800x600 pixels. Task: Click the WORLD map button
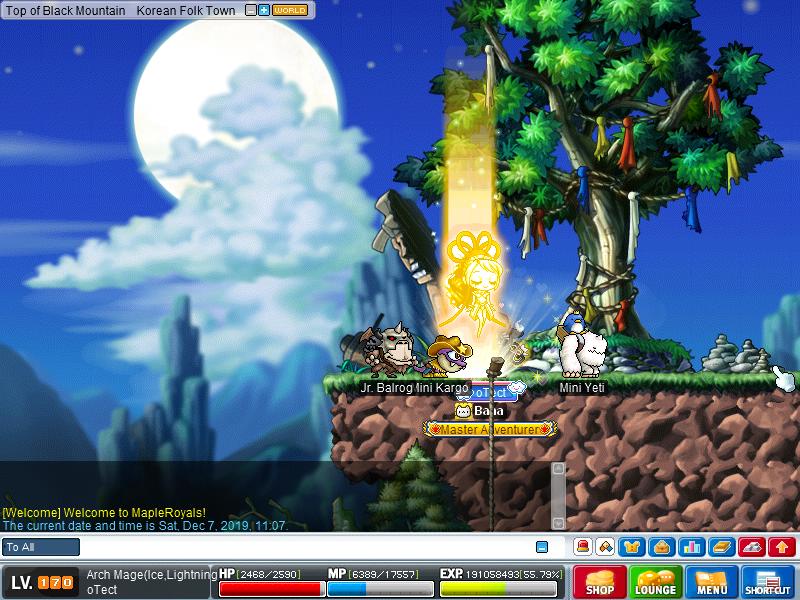290,10
